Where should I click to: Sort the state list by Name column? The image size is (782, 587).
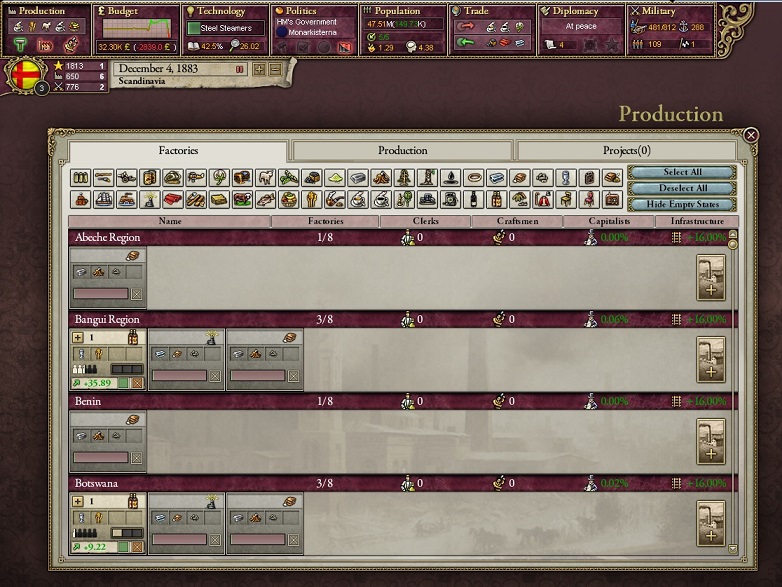pyautogui.click(x=170, y=221)
